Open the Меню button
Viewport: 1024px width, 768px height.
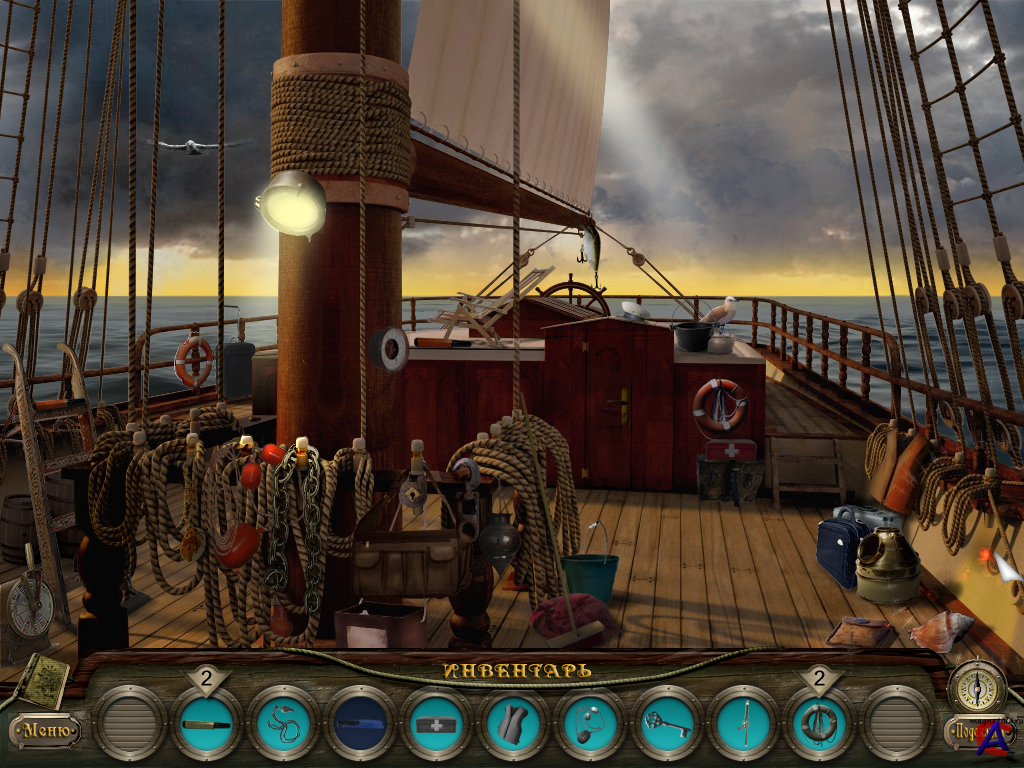(x=46, y=731)
